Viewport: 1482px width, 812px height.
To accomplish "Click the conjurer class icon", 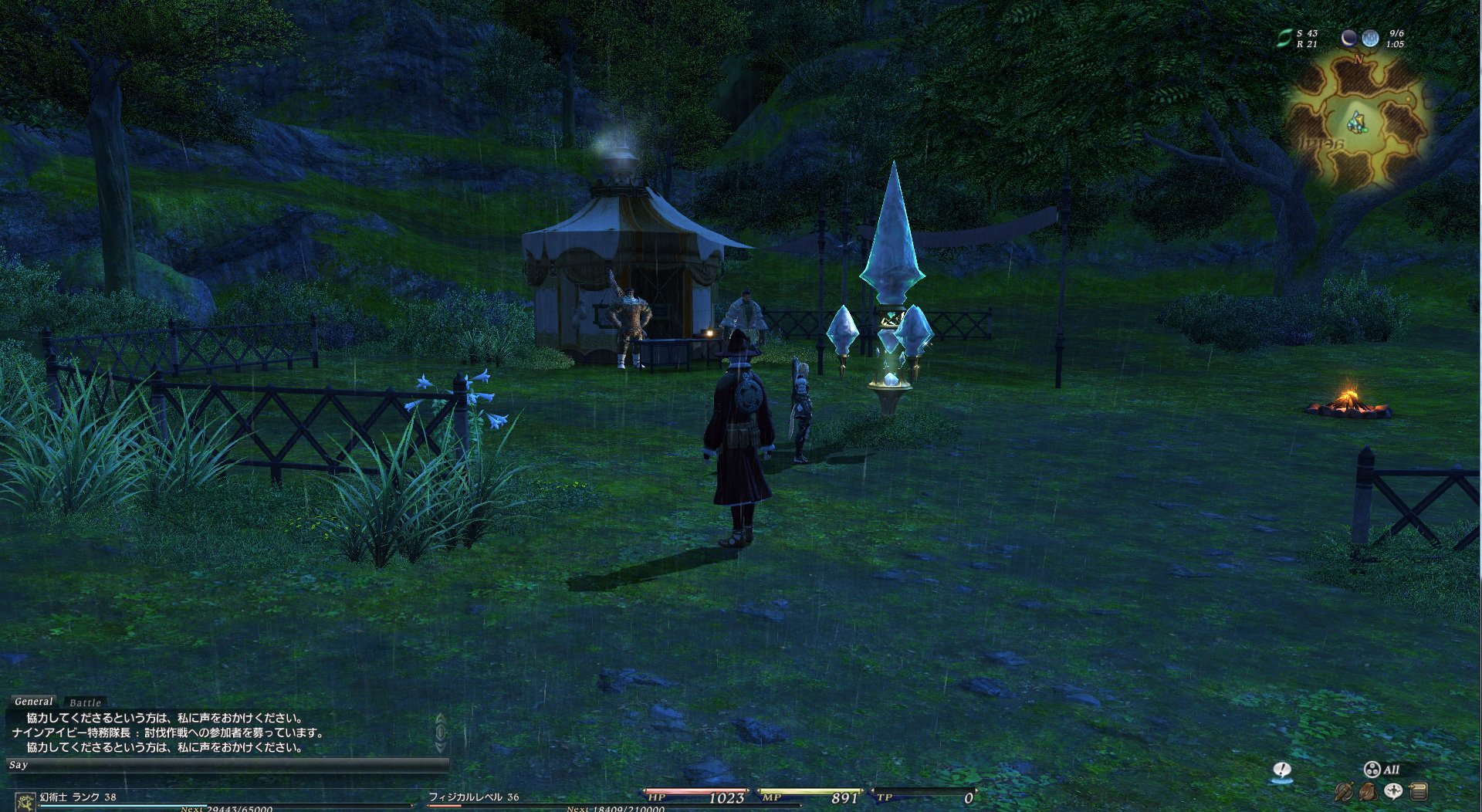I will click(x=23, y=800).
